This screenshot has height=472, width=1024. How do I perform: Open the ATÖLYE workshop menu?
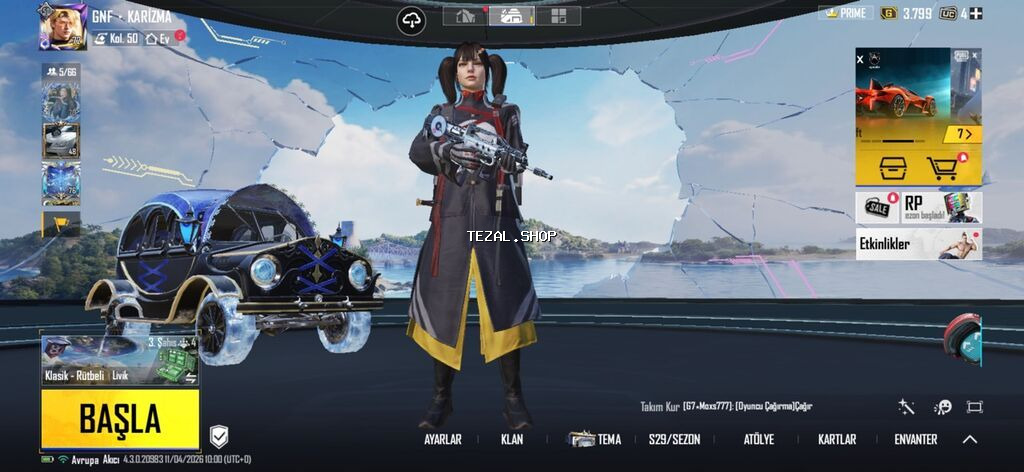pyautogui.click(x=758, y=439)
